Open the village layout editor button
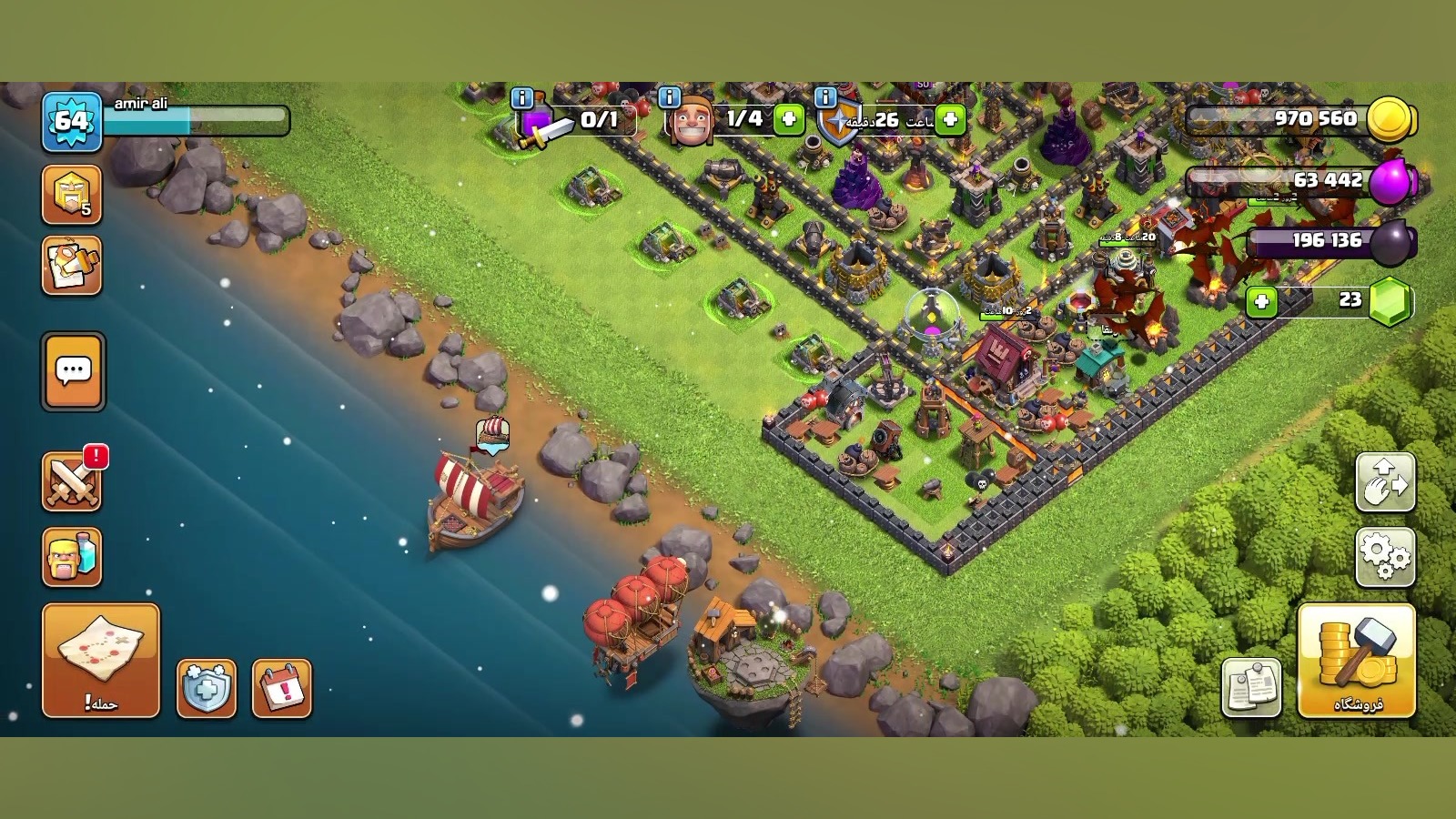The height and width of the screenshot is (819, 1456). click(1385, 480)
